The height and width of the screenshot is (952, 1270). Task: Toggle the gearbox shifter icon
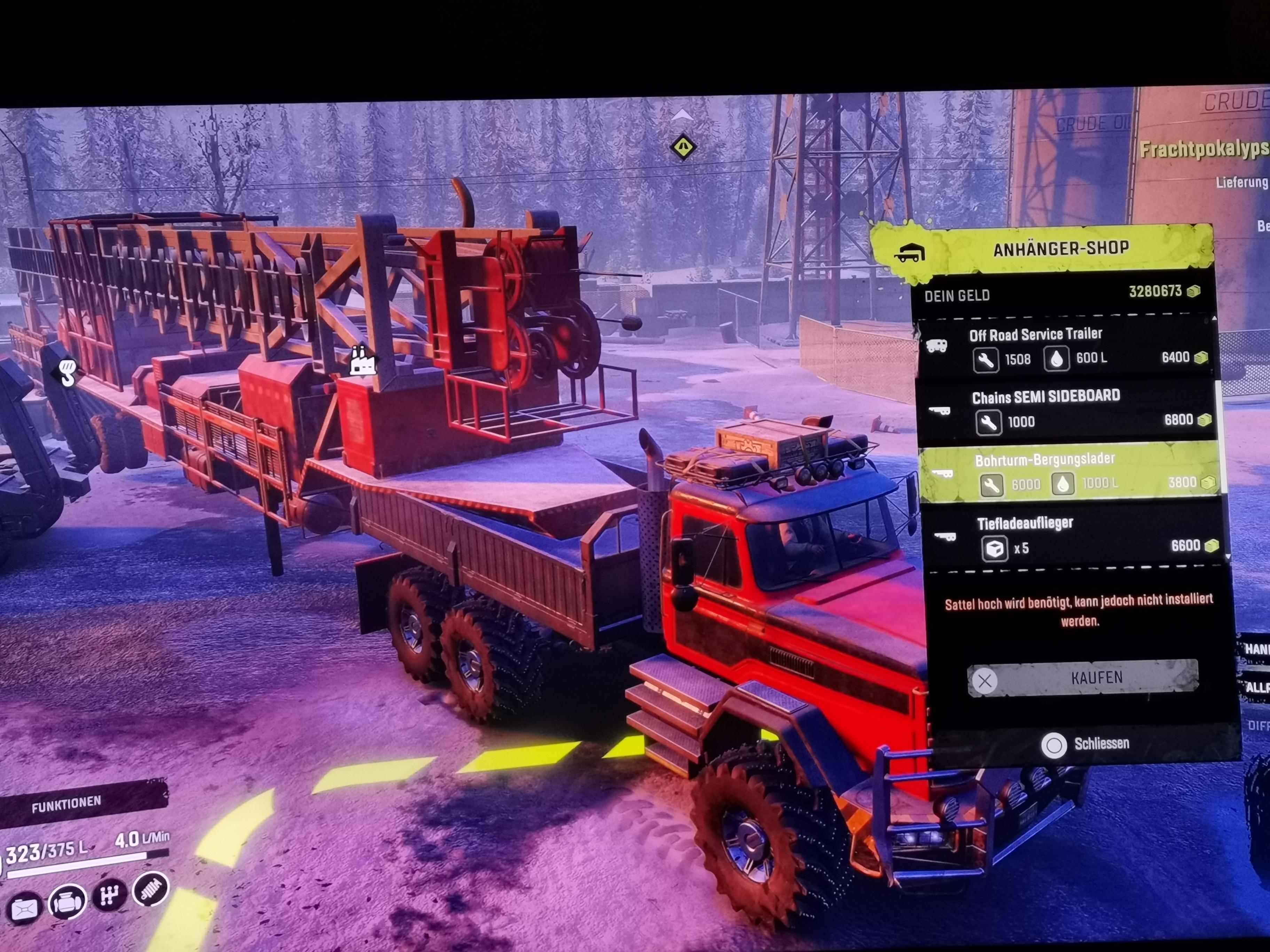pos(109,896)
